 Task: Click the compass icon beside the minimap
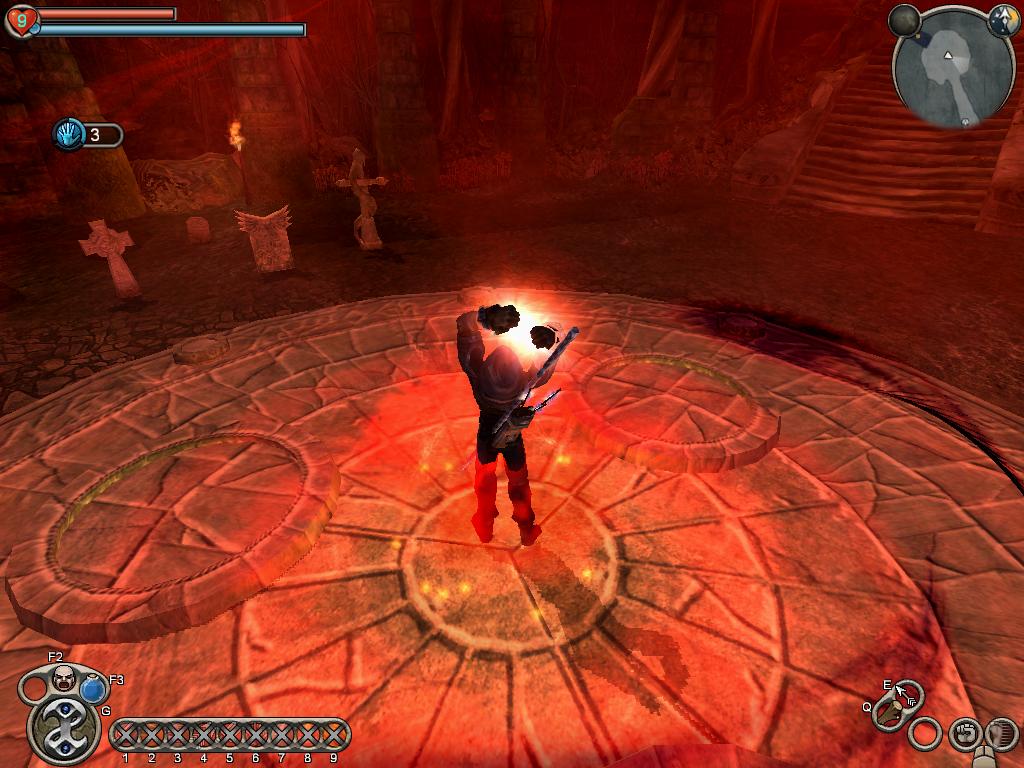[x=1003, y=19]
